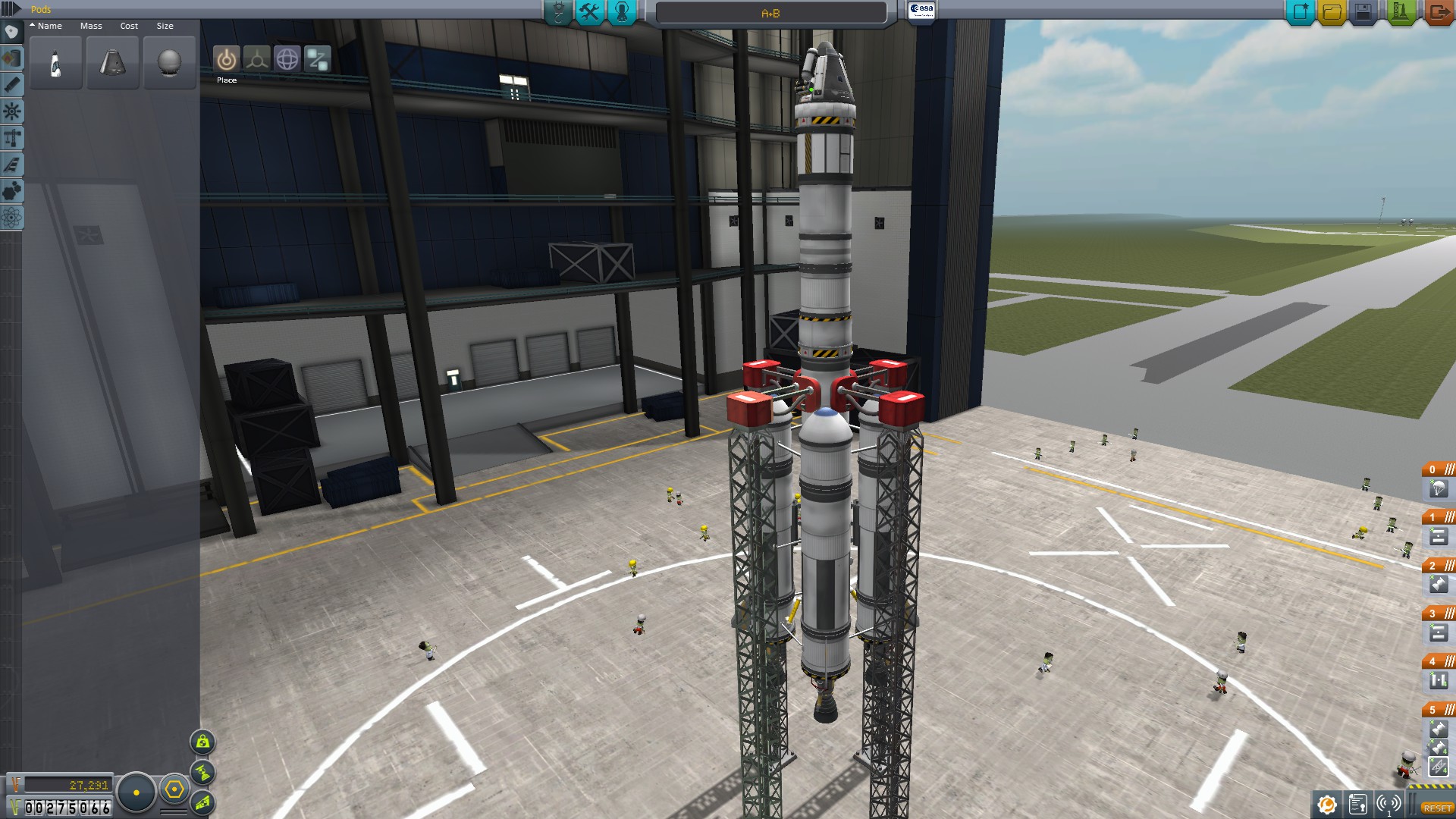This screenshot has height=819, width=1456.
Task: Sort the parts list by Cost
Action: click(x=129, y=26)
